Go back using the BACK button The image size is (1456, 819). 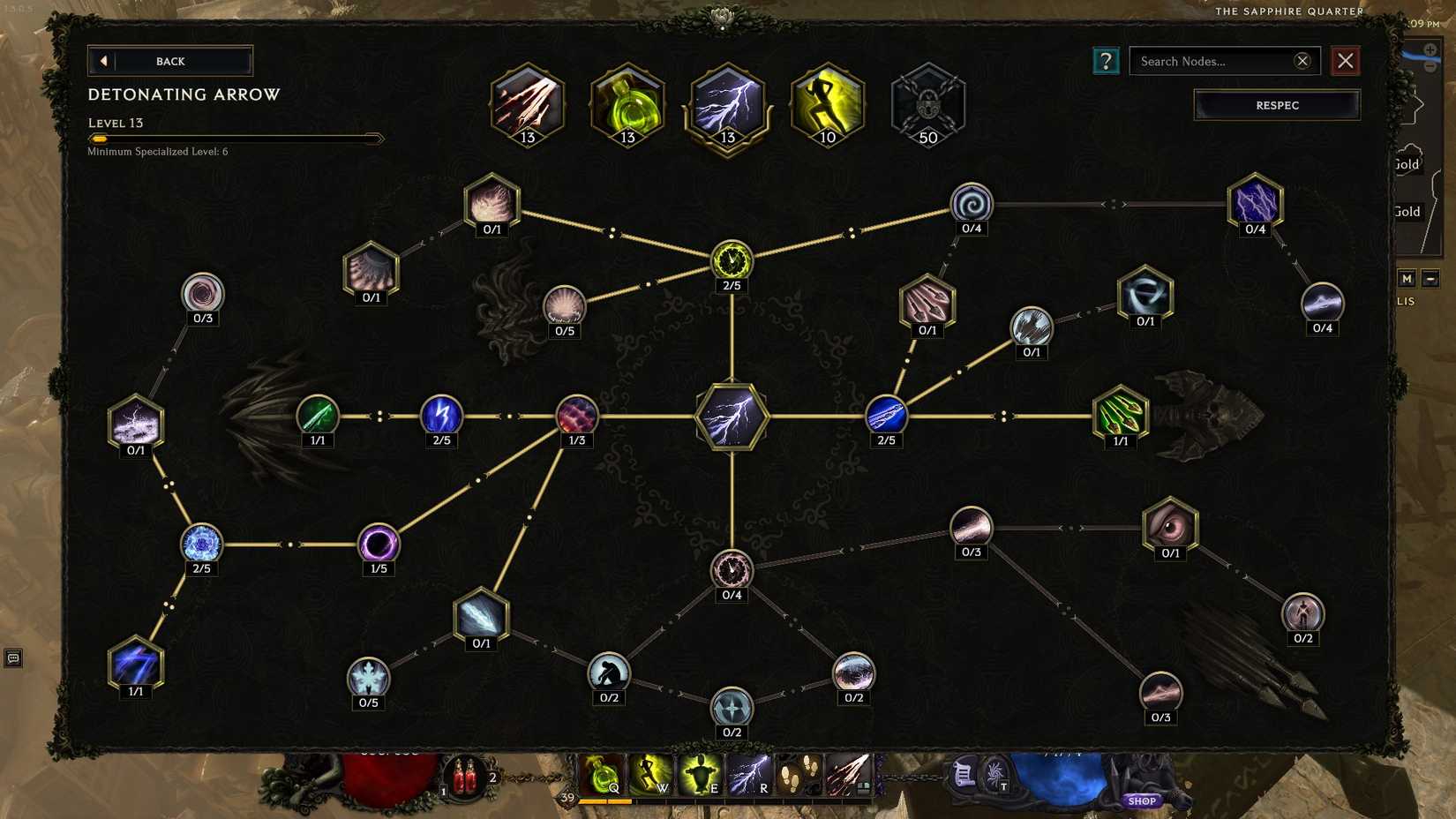[169, 61]
